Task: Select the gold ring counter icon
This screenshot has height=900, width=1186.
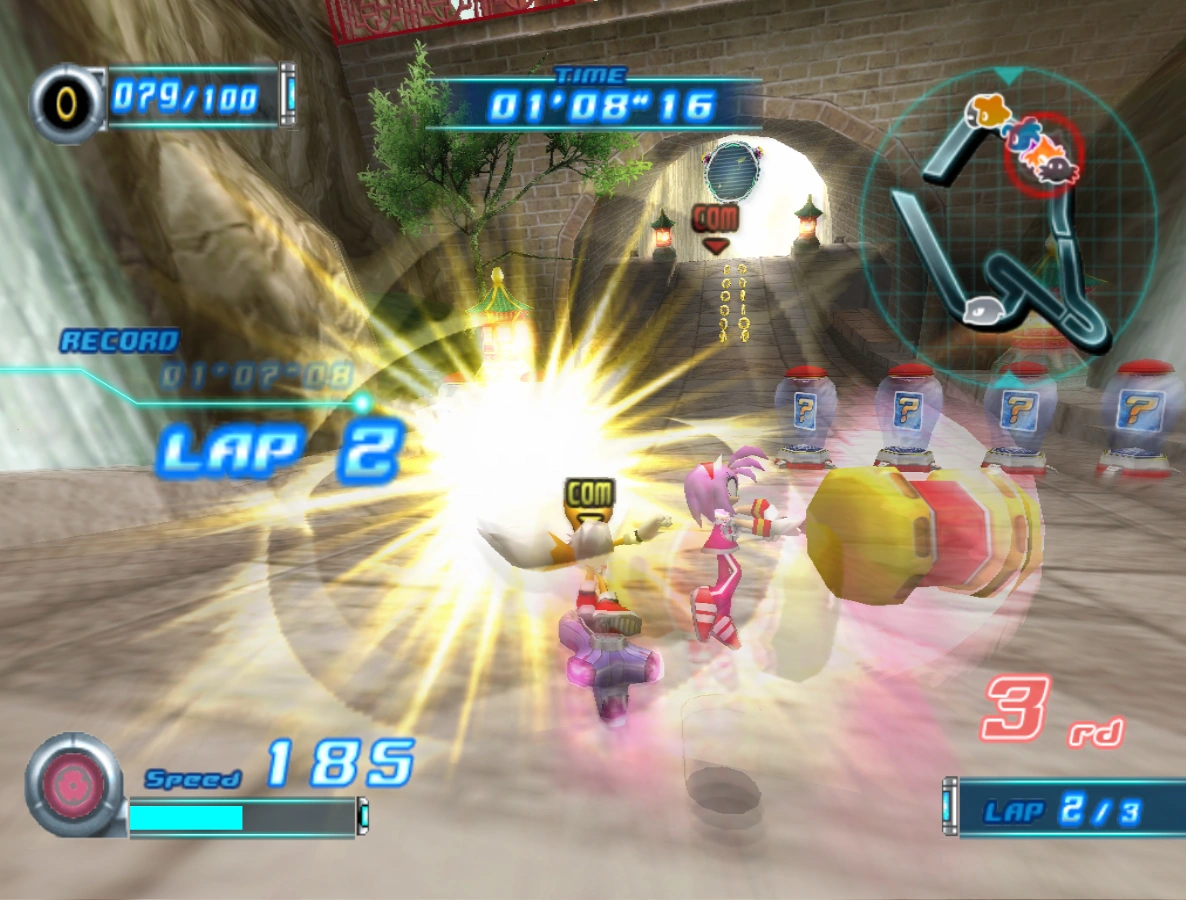Action: (66, 101)
